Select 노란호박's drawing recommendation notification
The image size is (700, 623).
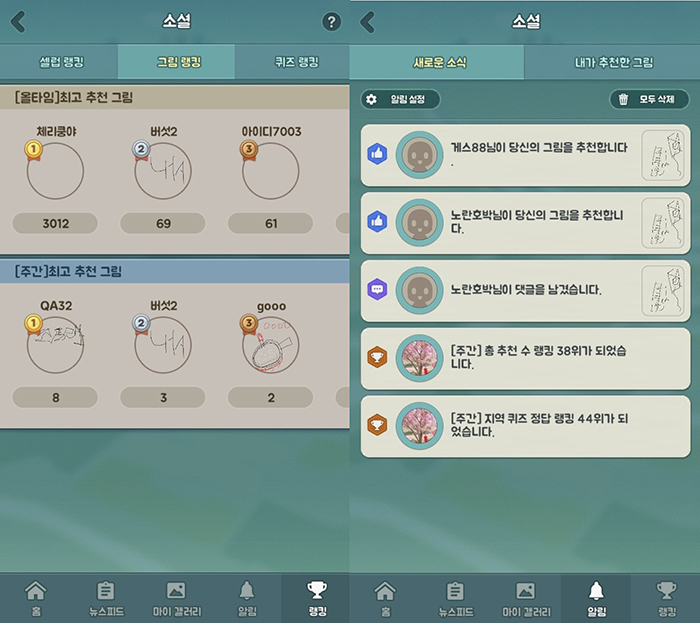pos(525,221)
